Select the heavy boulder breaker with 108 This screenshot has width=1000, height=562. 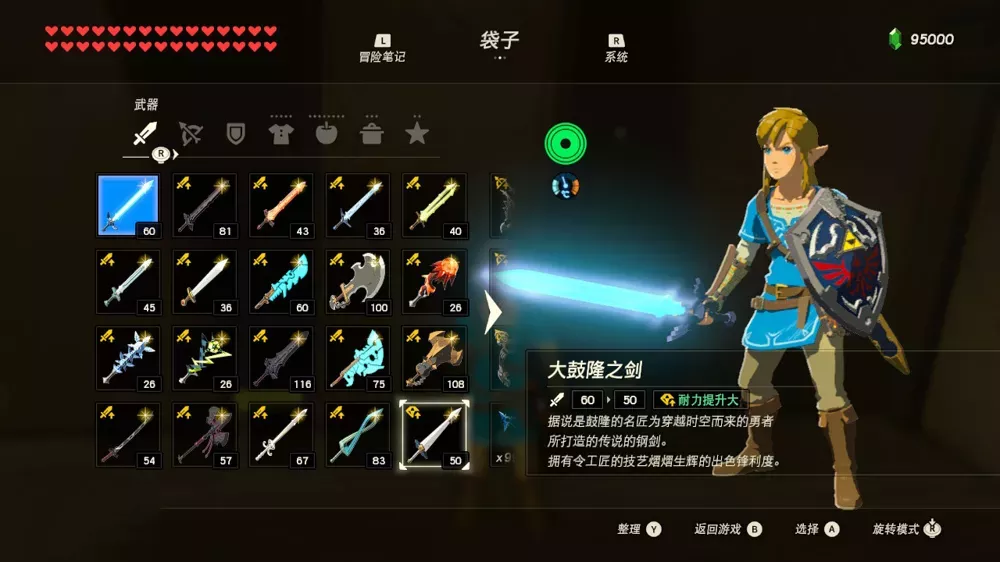(x=434, y=357)
